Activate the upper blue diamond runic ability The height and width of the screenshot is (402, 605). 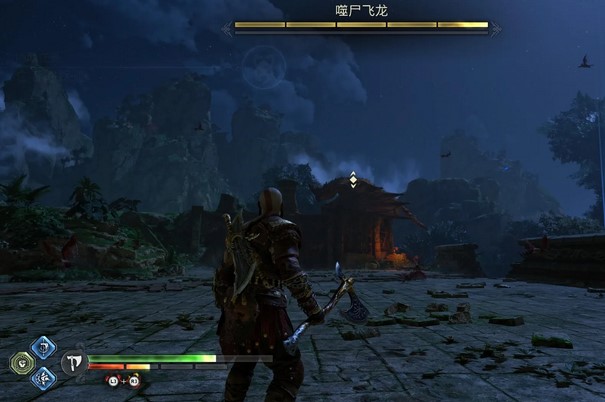click(x=43, y=347)
